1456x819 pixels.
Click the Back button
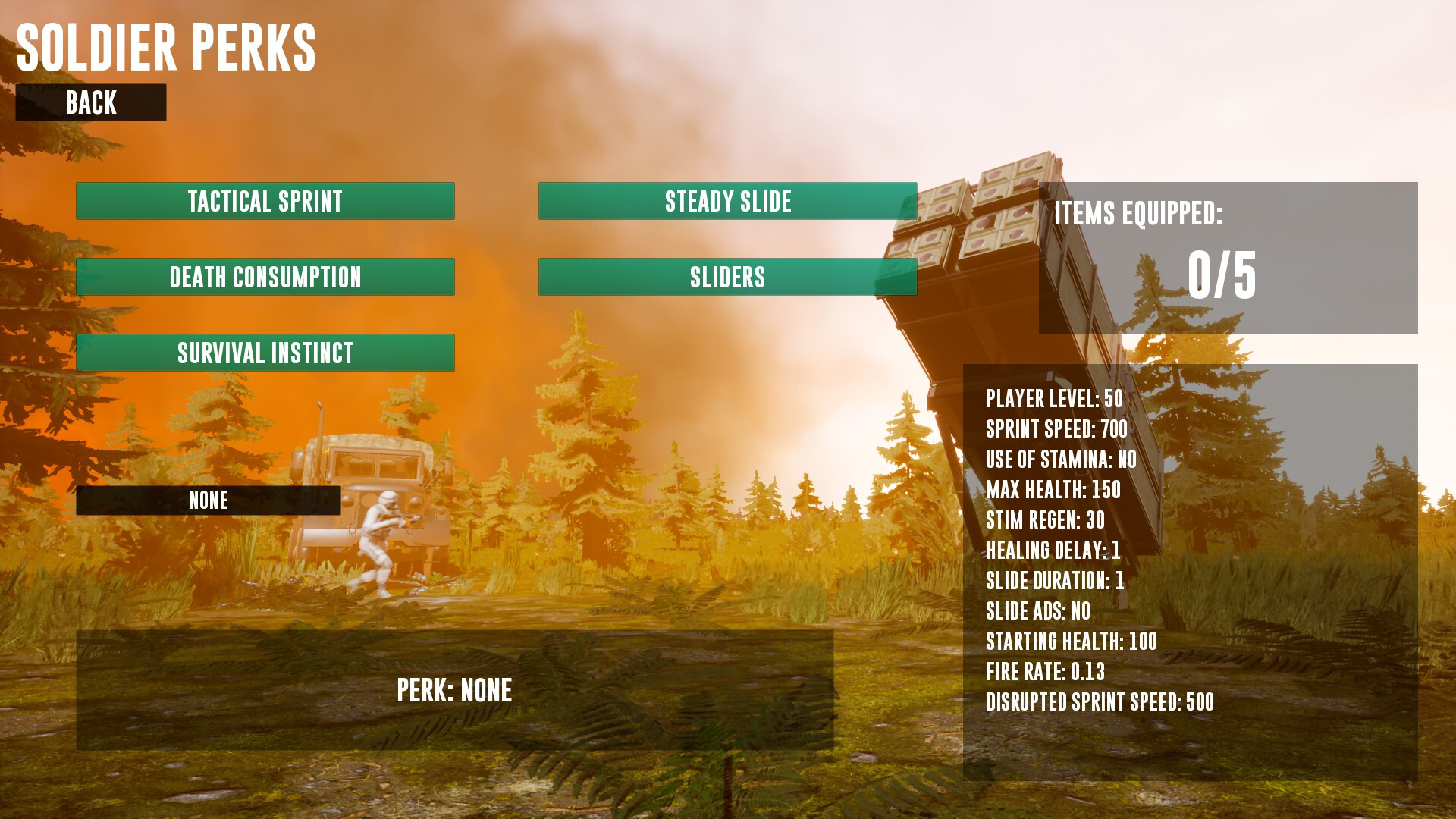(x=91, y=103)
